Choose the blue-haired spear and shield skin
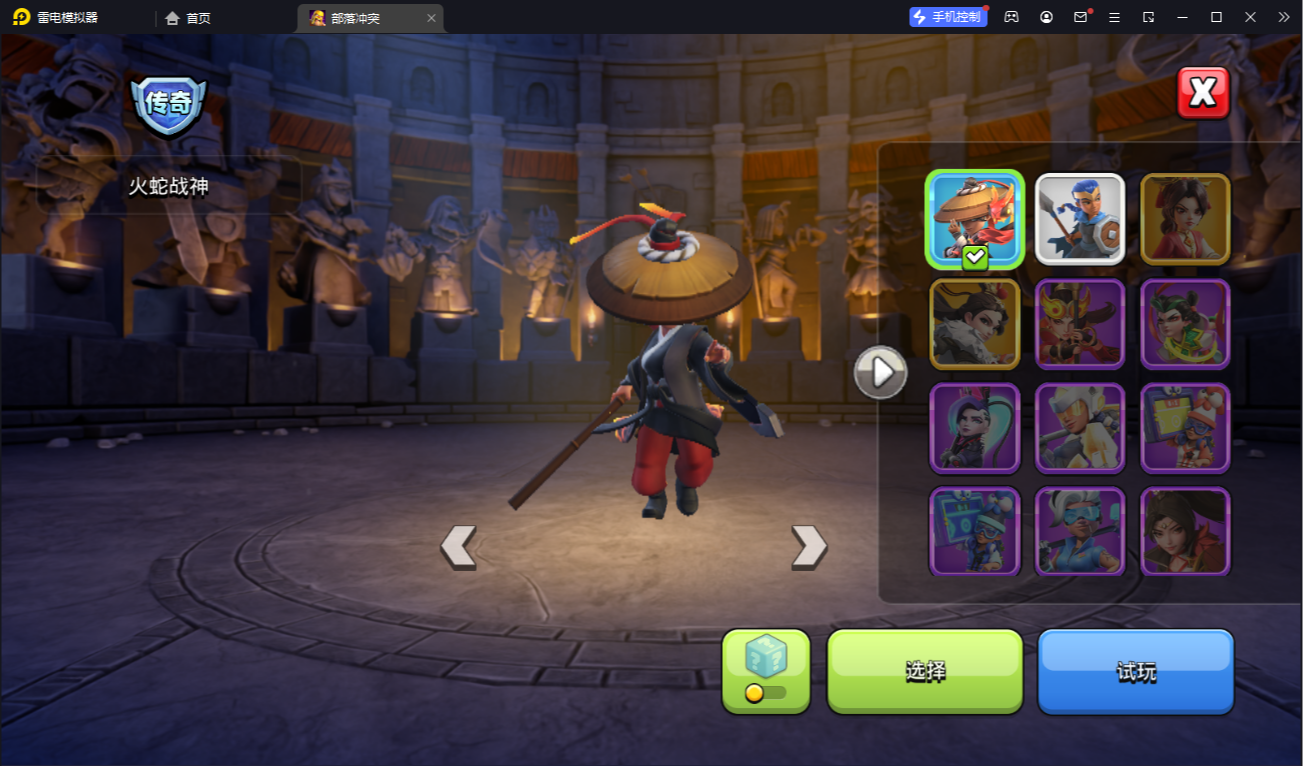 (1080, 219)
